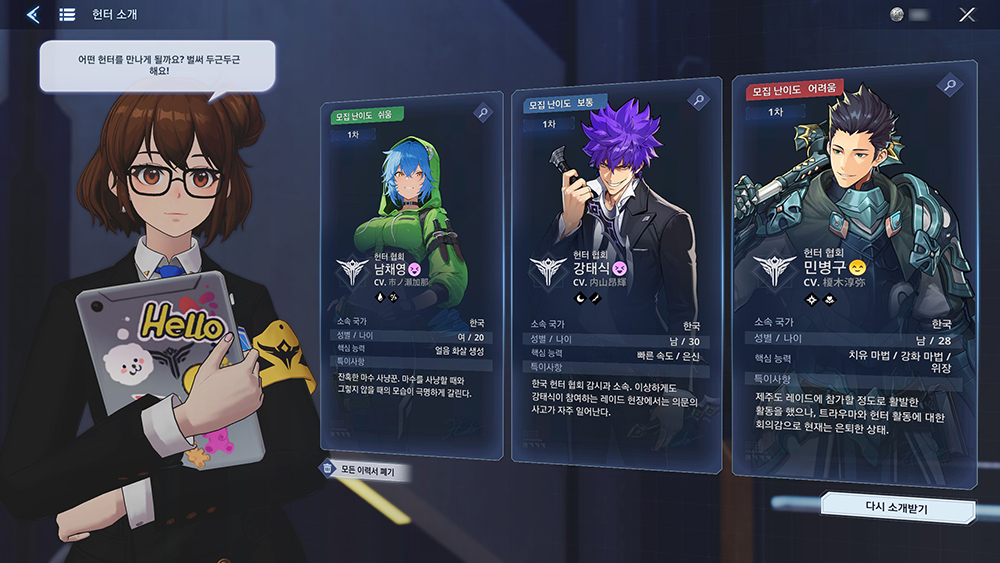1000x563 pixels.
Task: Discard all resumes with 모든 이력서 폐기
Action: [367, 469]
